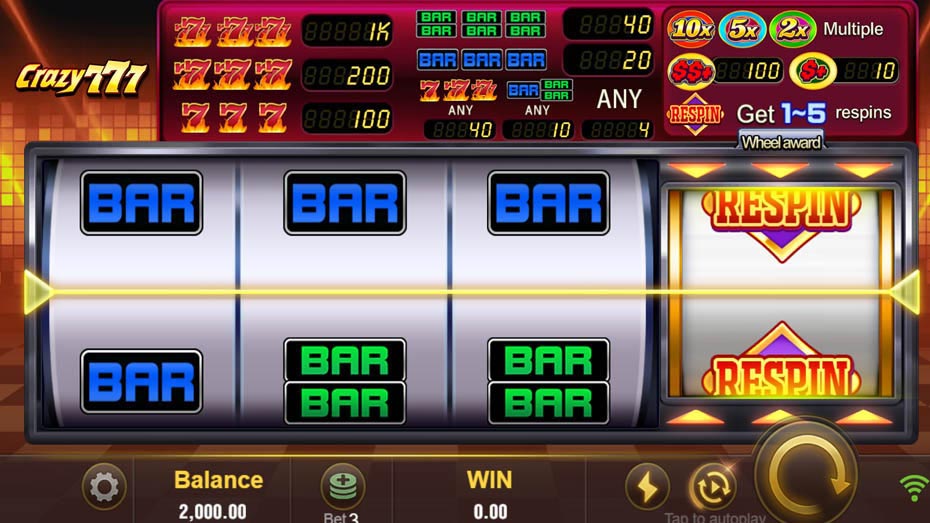This screenshot has height=523, width=930.
Task: Open the gear settings menu
Action: coord(104,488)
